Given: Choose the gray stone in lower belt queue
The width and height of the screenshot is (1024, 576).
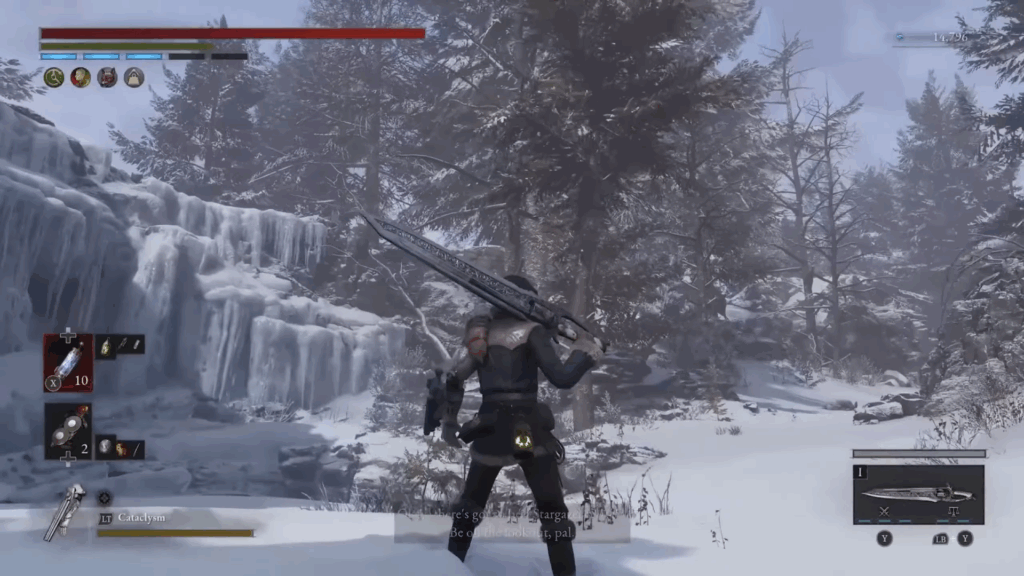Looking at the screenshot, I should 108,449.
